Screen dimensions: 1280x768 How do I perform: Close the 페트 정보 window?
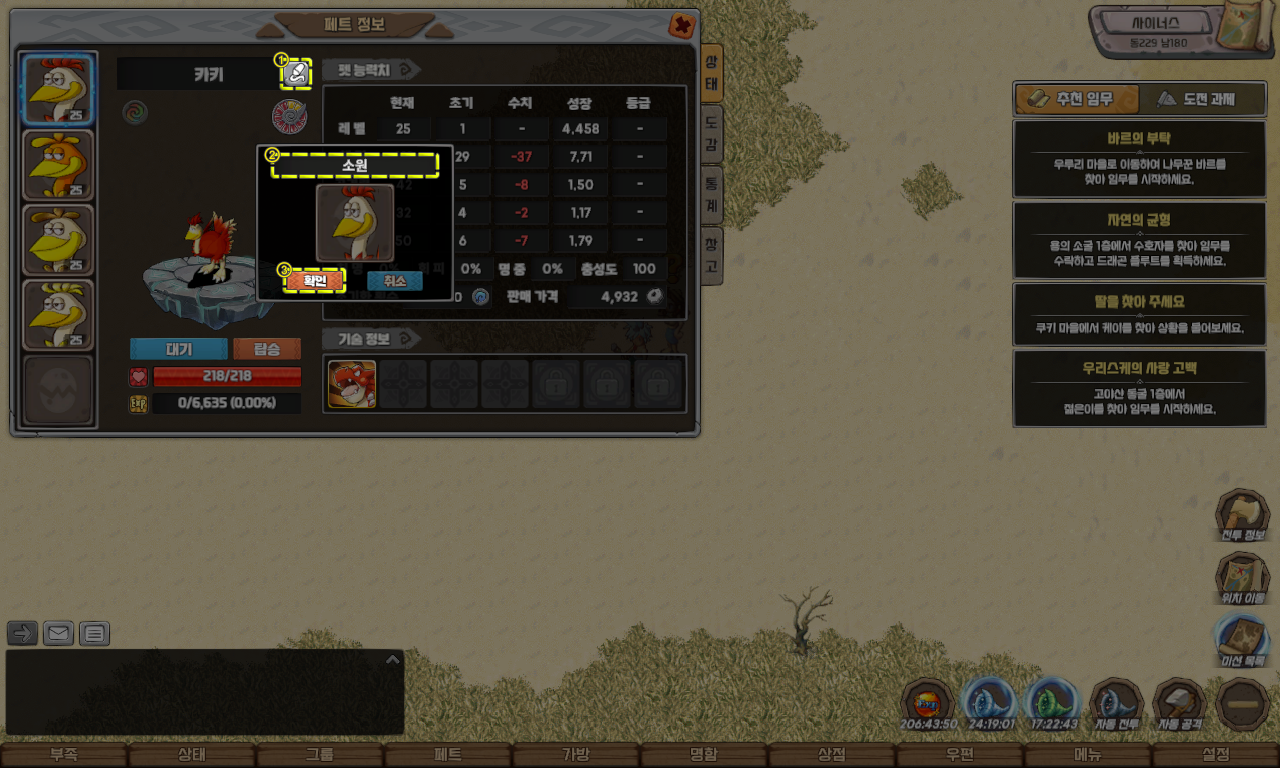click(x=682, y=25)
